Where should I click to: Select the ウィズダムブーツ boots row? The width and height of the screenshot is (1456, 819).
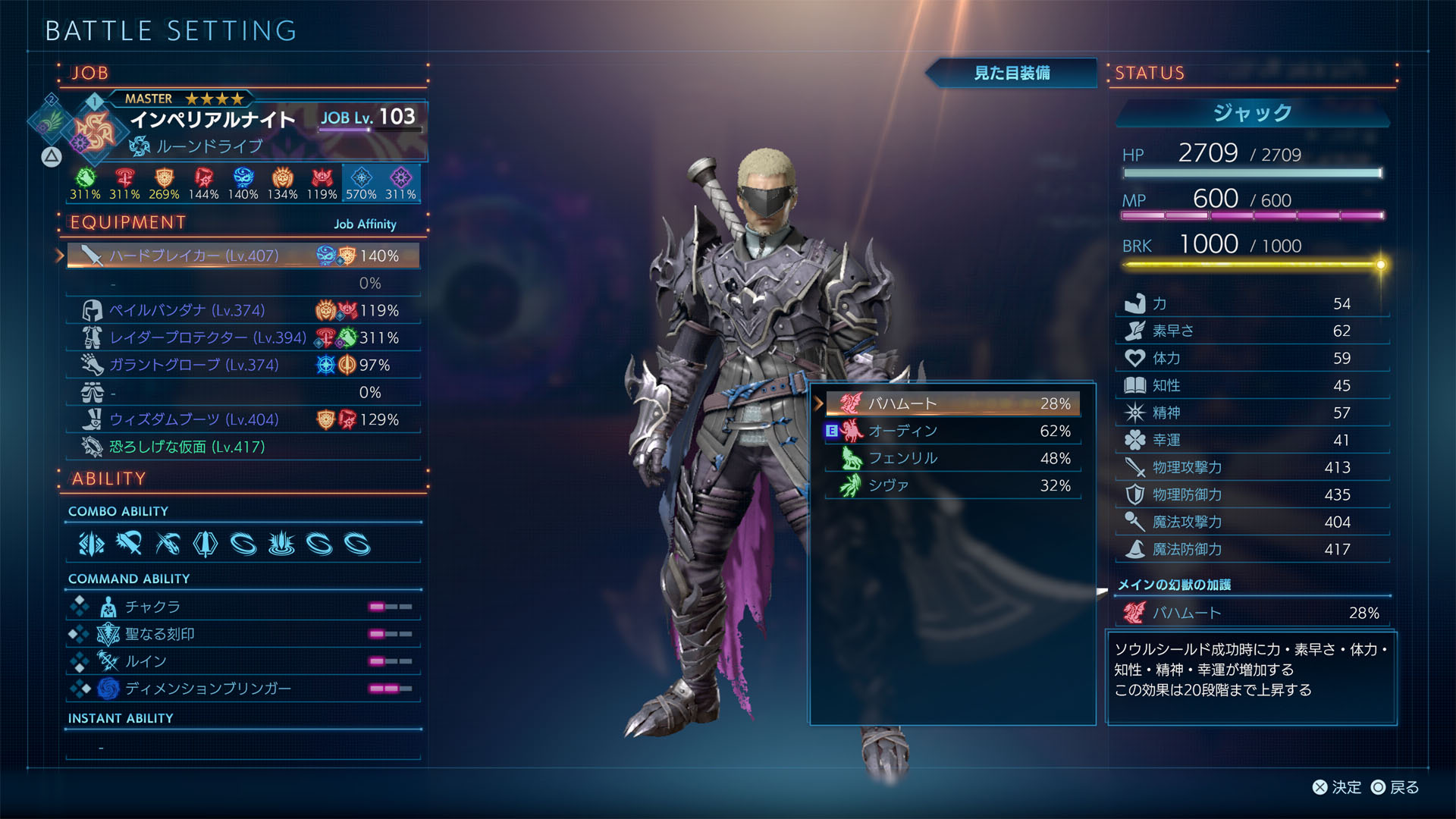pyautogui.click(x=243, y=419)
